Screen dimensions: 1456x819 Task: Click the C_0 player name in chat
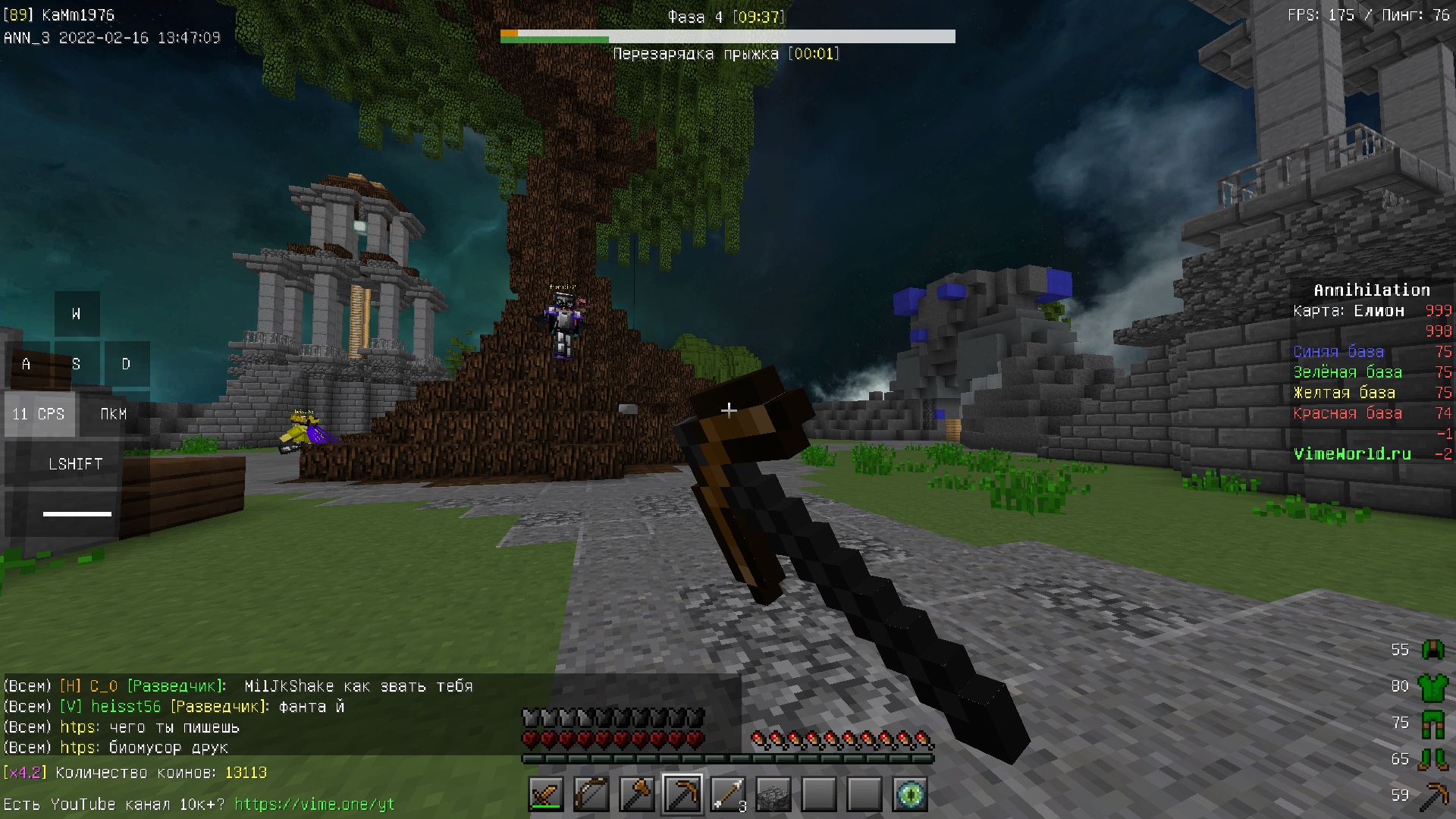(104, 686)
